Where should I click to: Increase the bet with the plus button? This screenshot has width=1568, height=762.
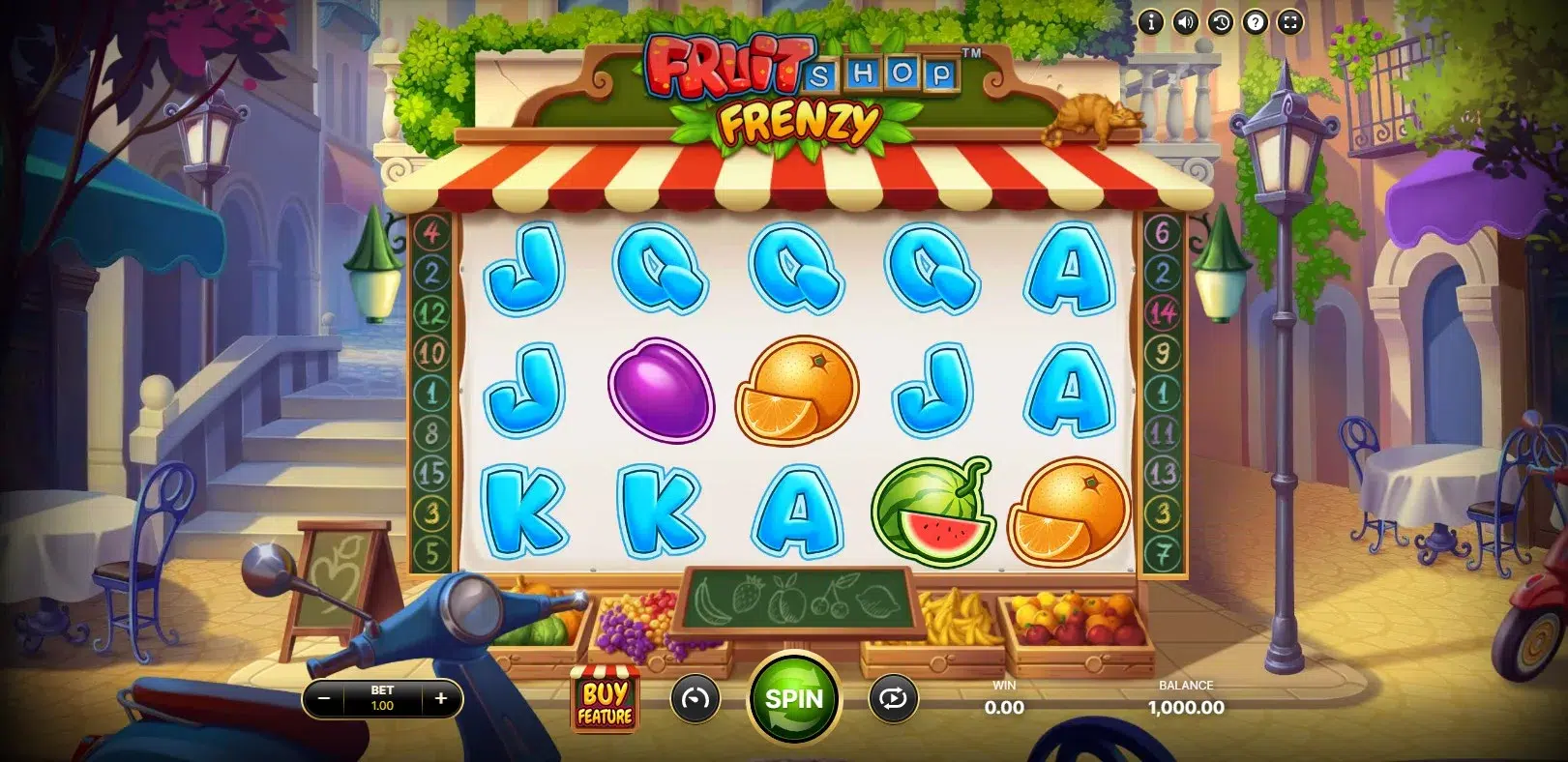coord(441,698)
